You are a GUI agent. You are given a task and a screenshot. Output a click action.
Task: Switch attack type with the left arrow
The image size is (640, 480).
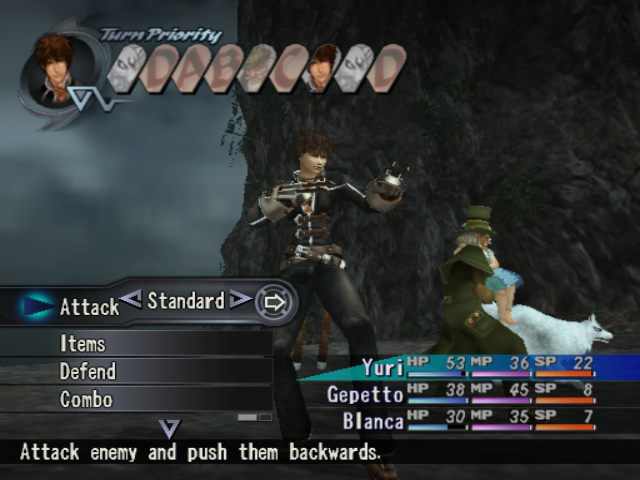[131, 298]
